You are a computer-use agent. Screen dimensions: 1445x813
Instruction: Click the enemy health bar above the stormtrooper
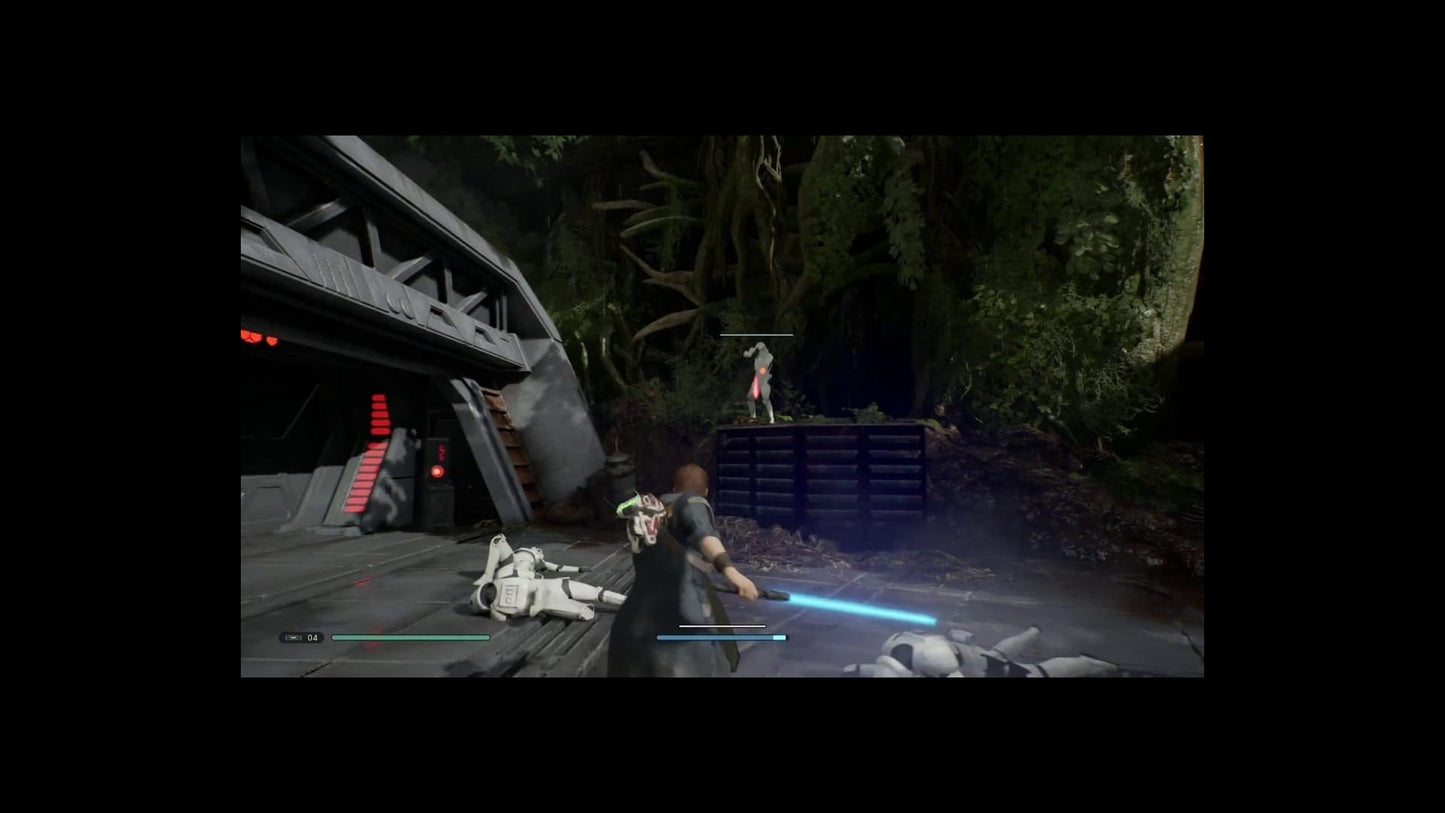pyautogui.click(x=757, y=334)
